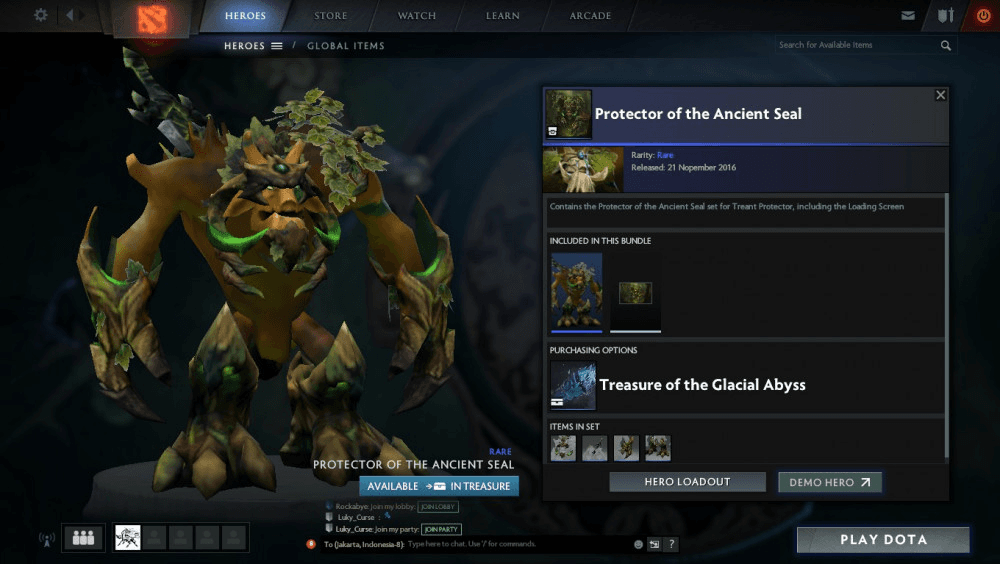Screen dimensions: 1000x564
Task: Click the Global Items breadcrumb link
Action: [345, 46]
